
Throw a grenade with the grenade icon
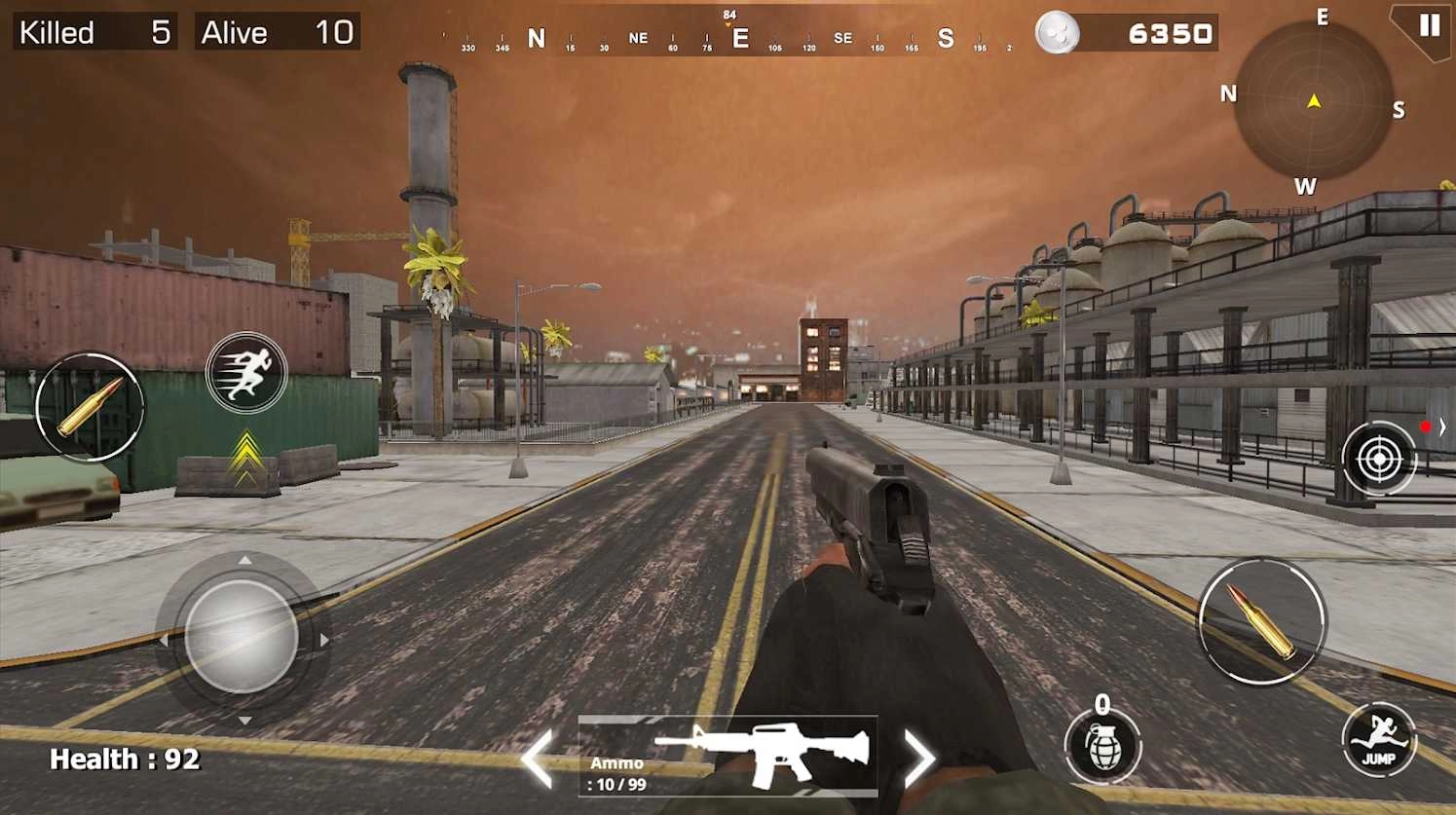coord(1105,746)
